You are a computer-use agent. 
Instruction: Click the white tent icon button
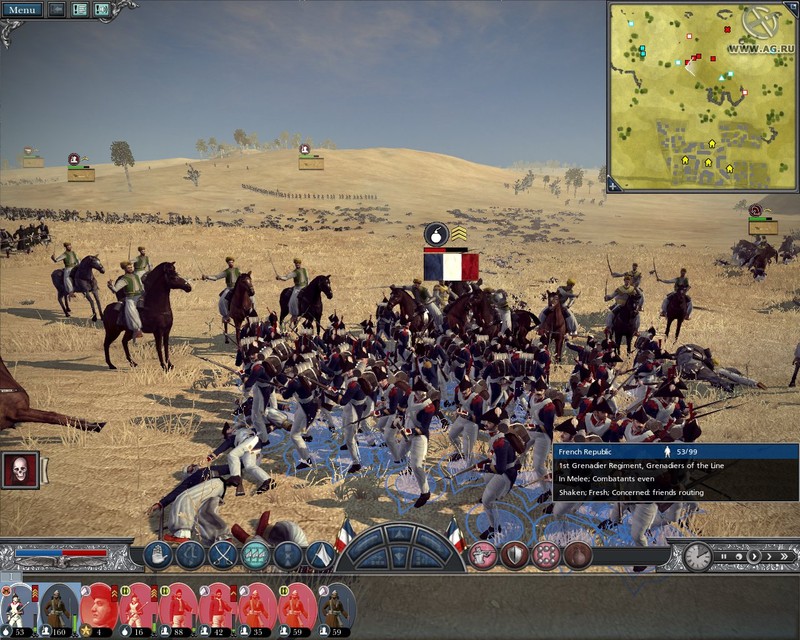click(319, 555)
